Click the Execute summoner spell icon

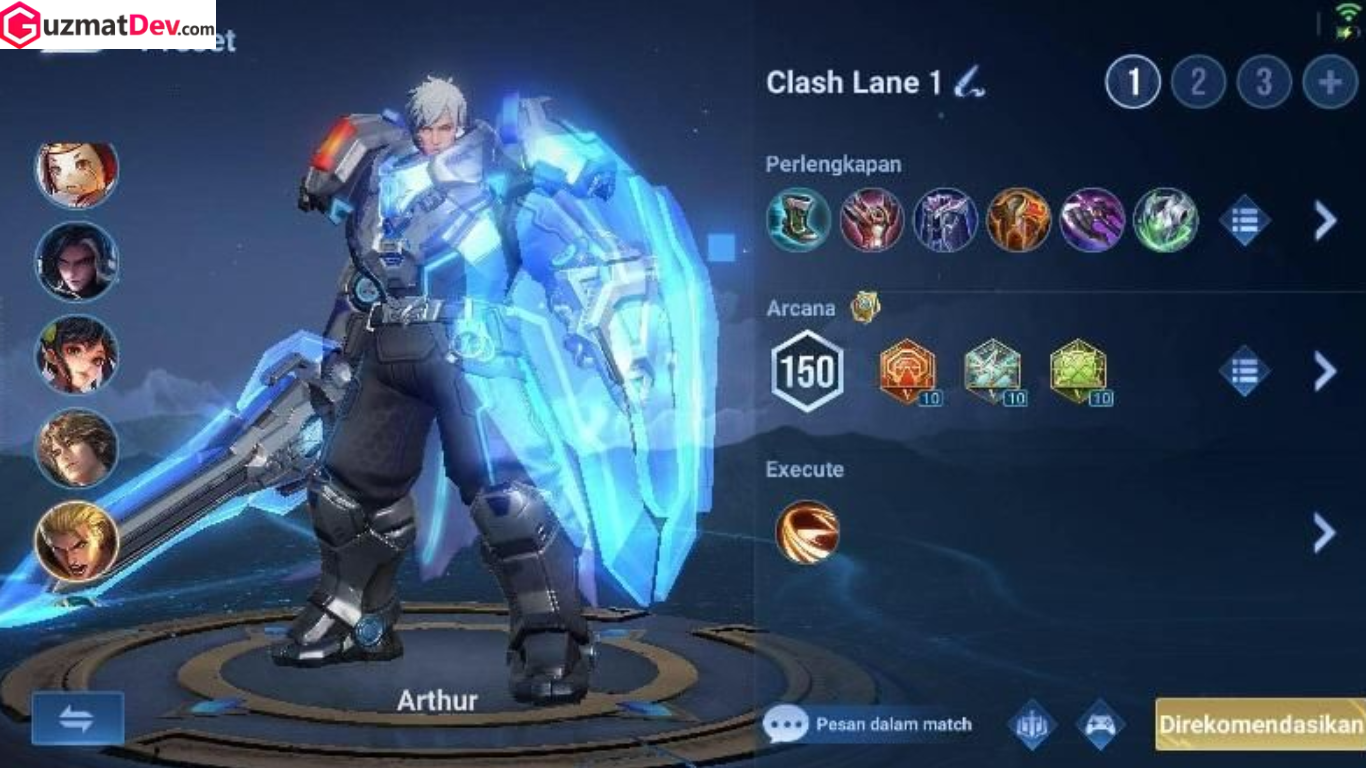point(806,533)
